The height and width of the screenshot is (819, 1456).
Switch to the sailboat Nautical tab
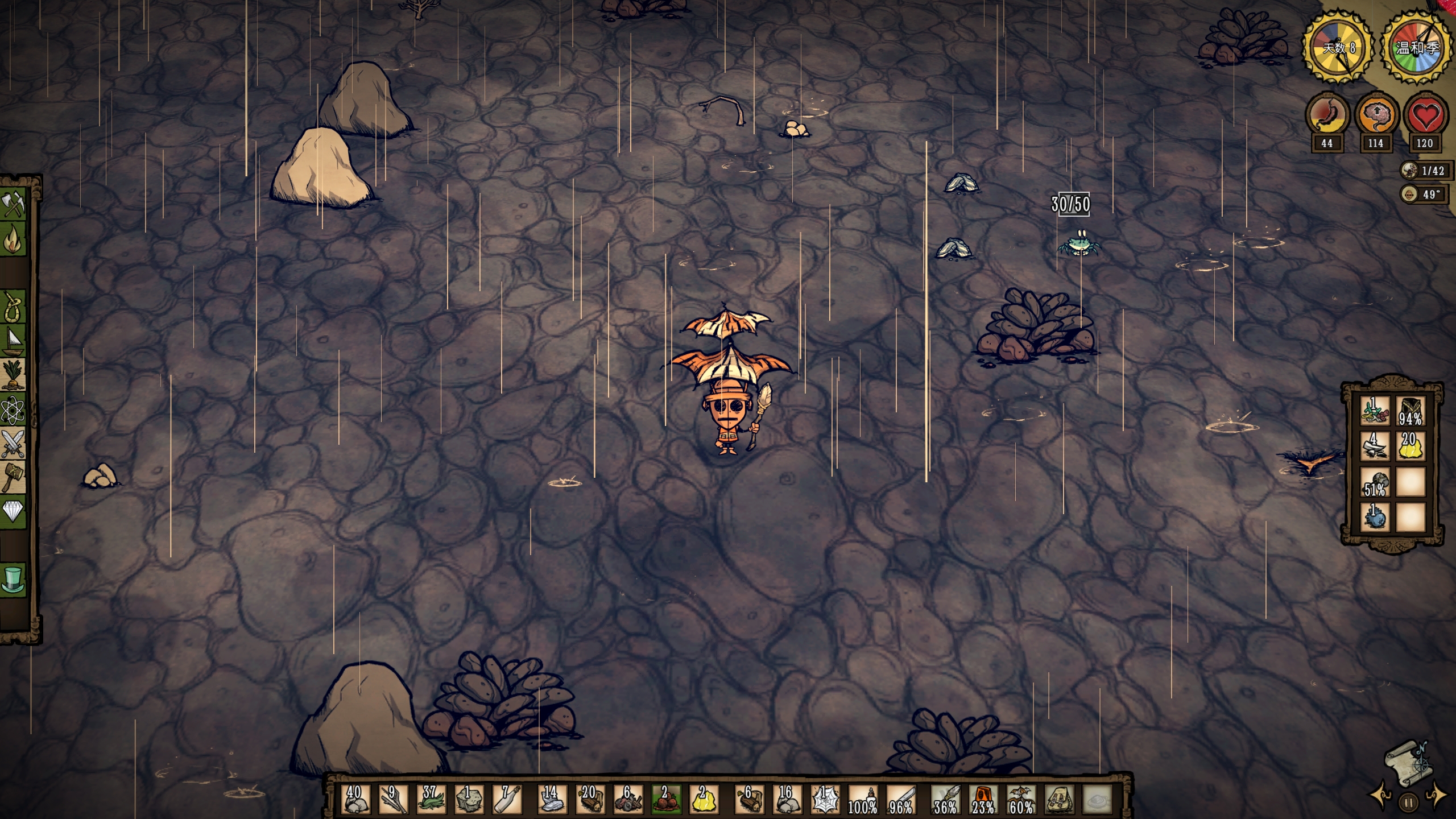click(x=14, y=342)
